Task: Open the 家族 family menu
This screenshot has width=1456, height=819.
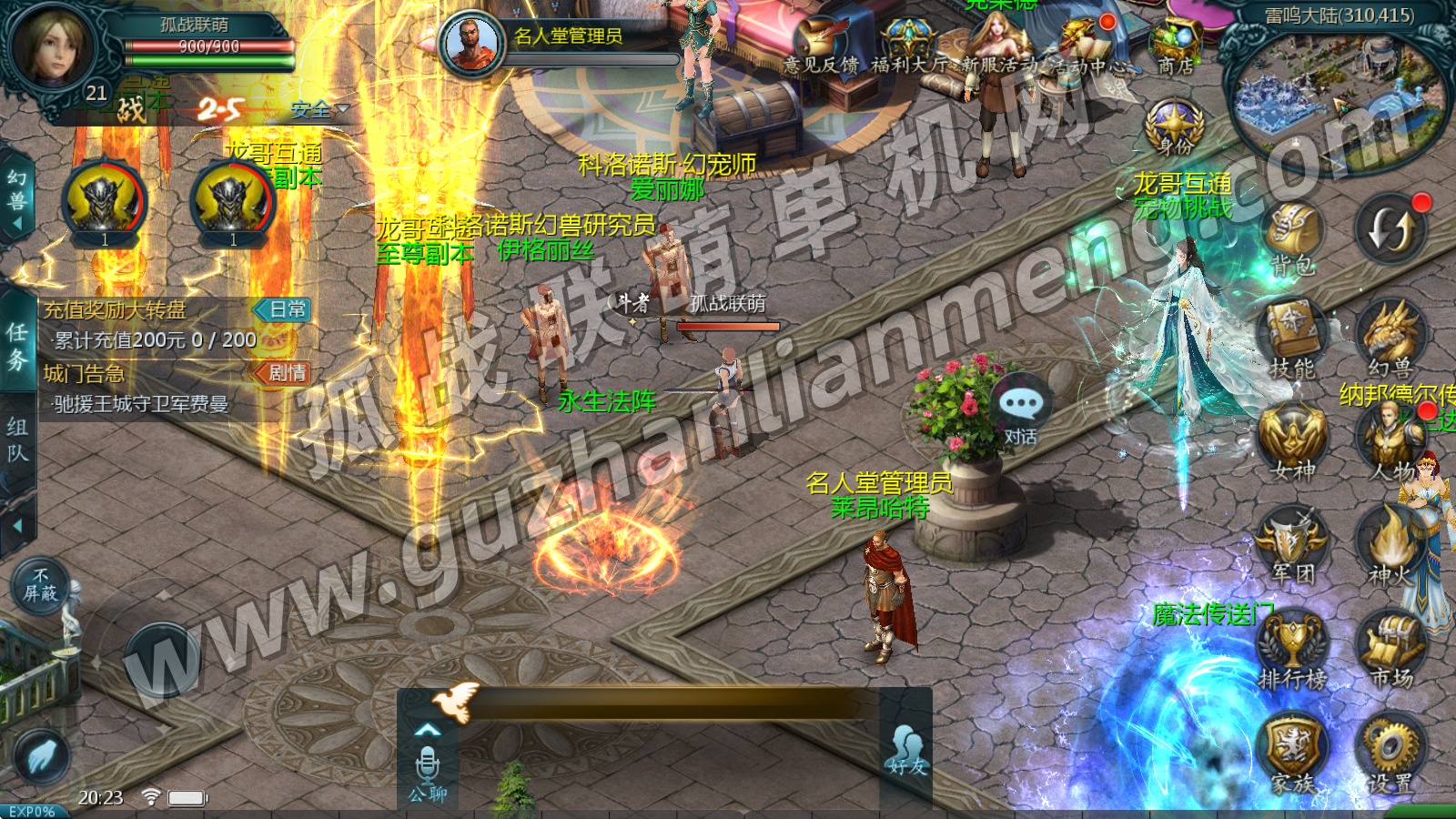Action: 1292,752
